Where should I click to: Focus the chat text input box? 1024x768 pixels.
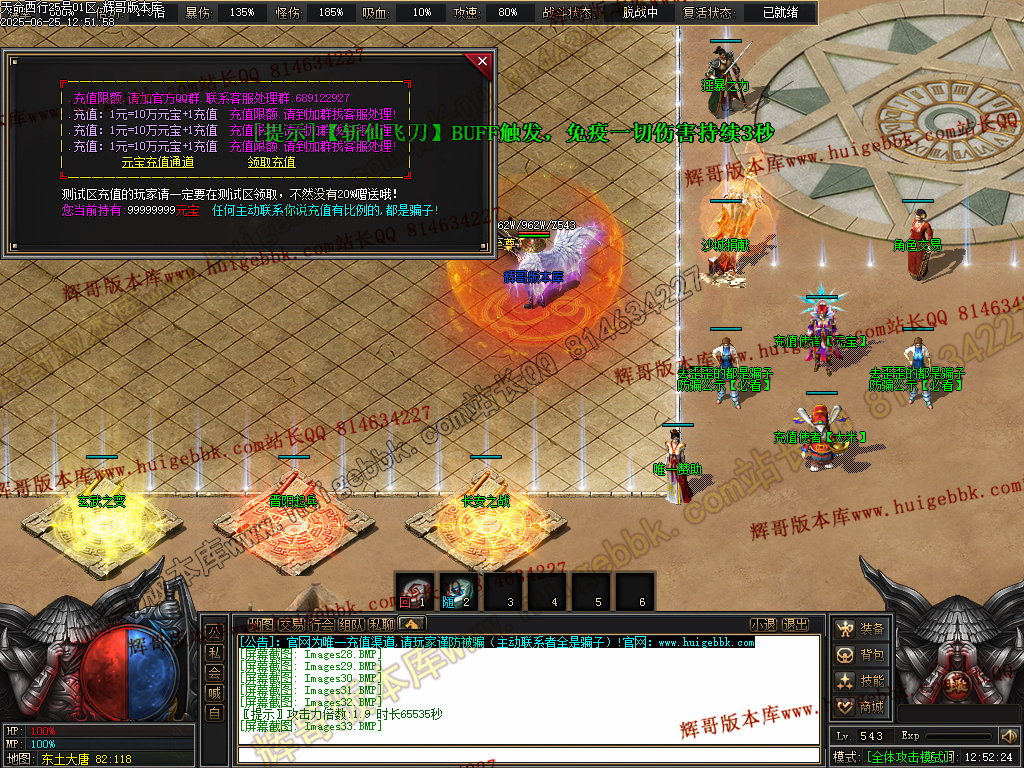tap(530, 755)
